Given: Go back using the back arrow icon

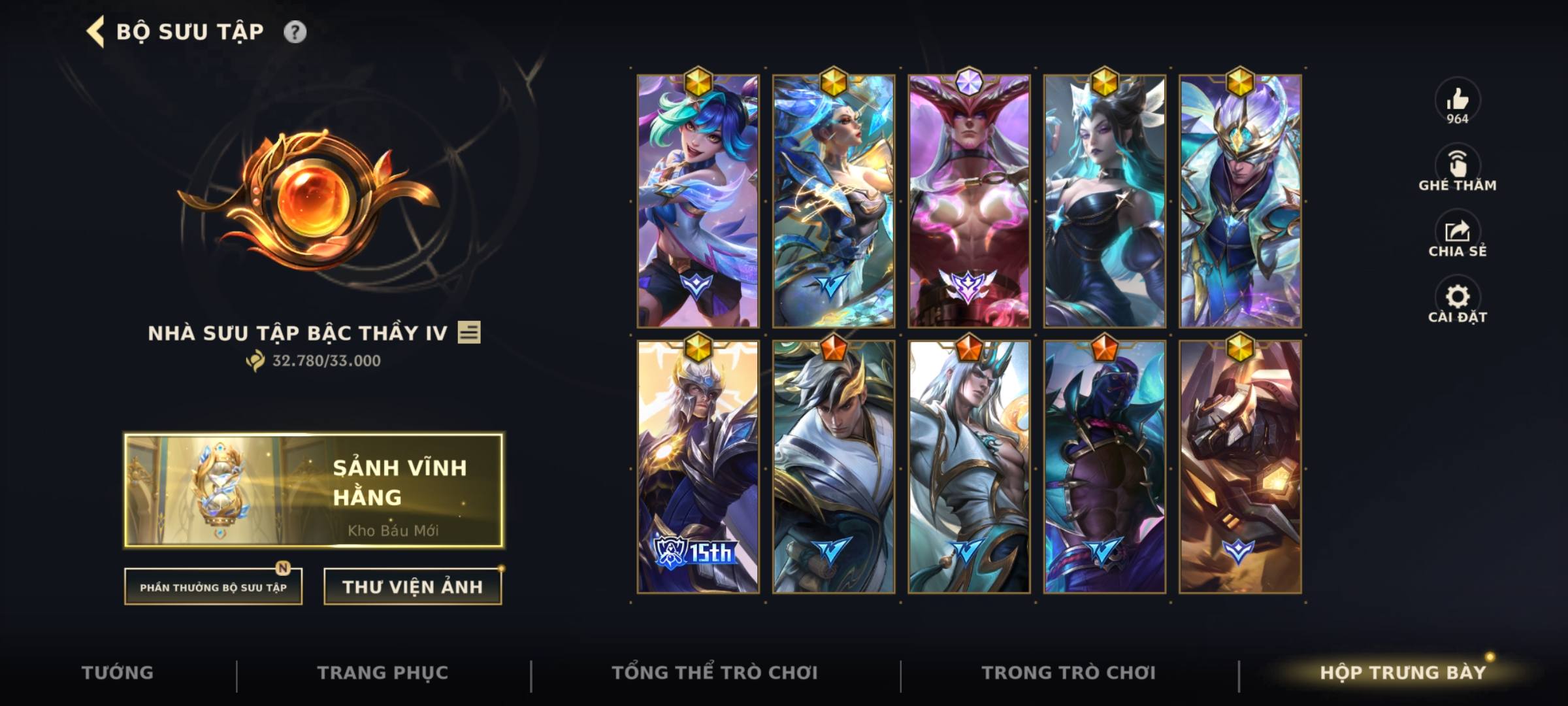Looking at the screenshot, I should point(95,30).
